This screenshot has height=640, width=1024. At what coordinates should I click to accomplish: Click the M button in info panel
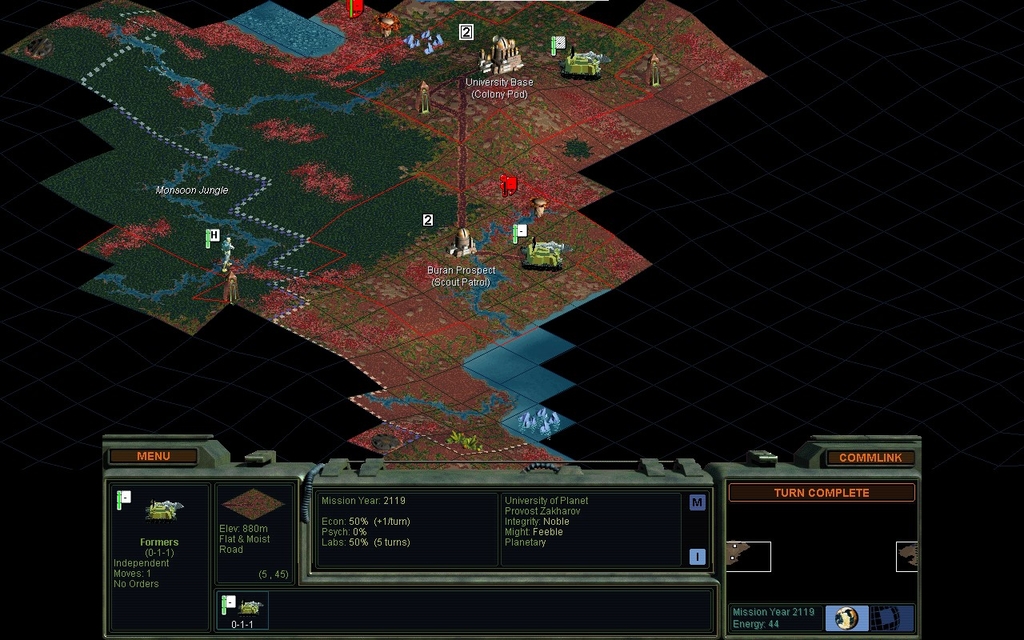697,503
